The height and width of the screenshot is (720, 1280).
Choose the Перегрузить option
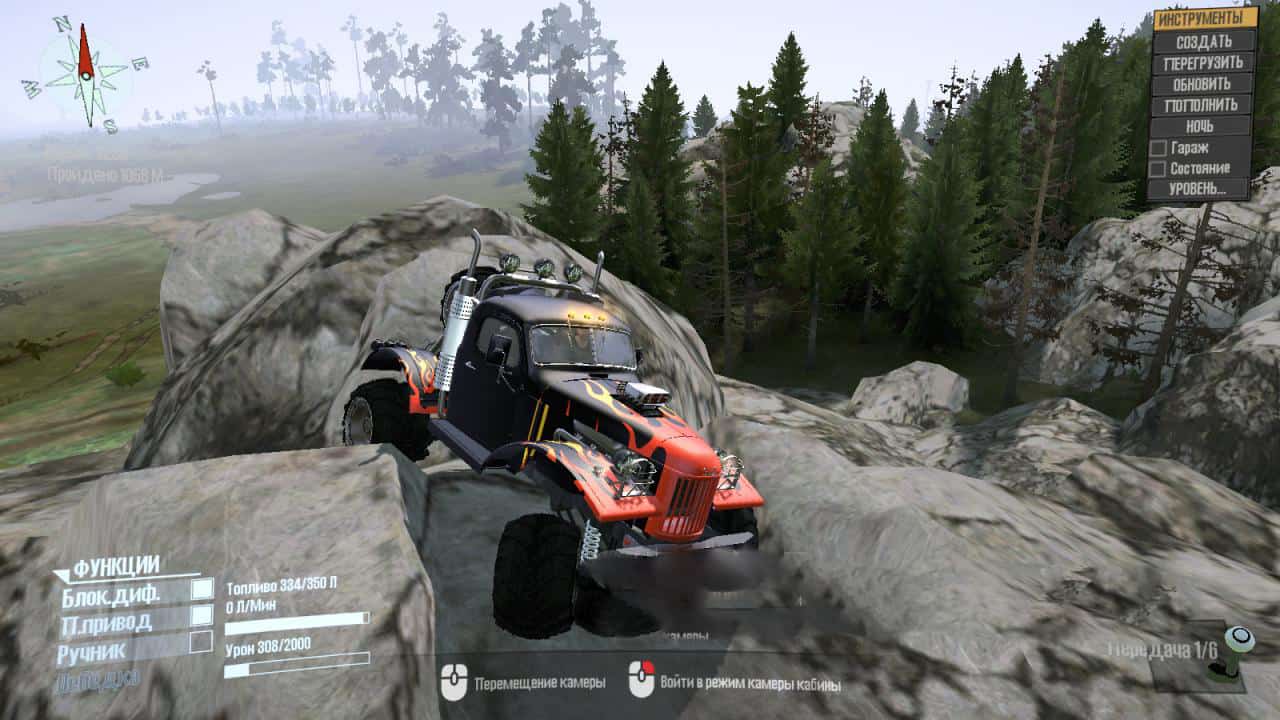pos(1203,63)
